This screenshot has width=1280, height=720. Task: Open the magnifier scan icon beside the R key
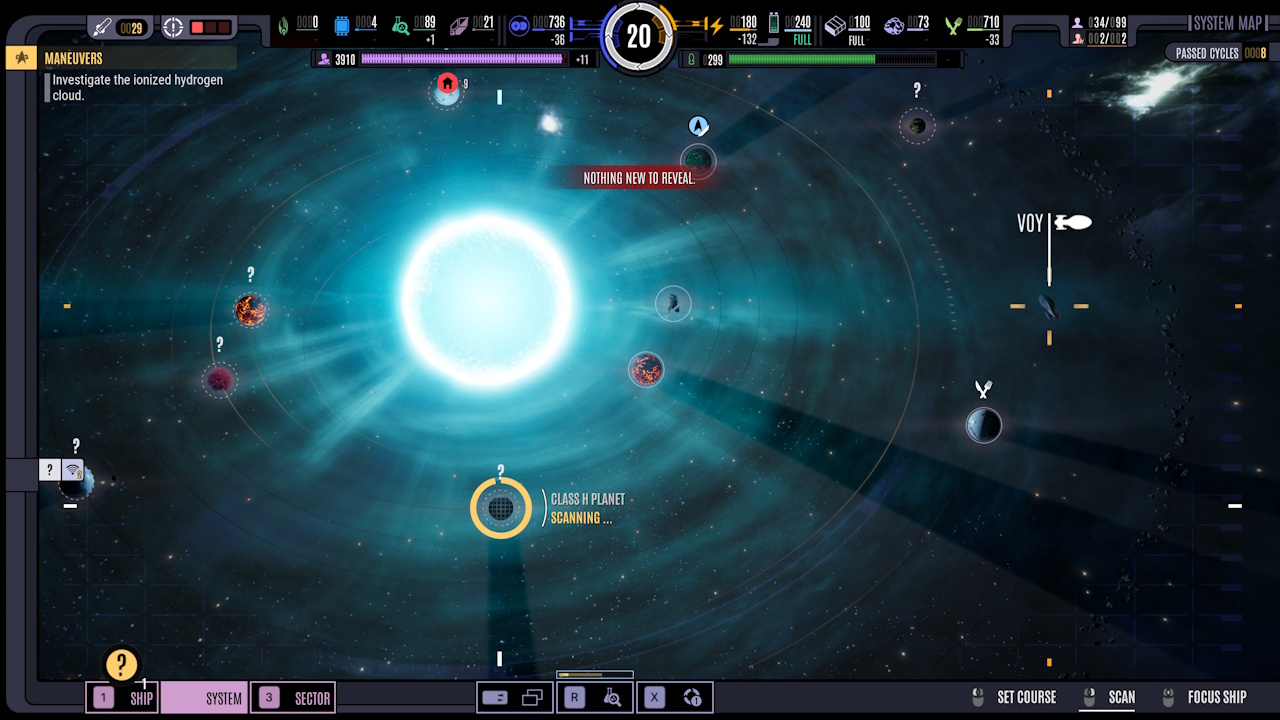tap(613, 697)
